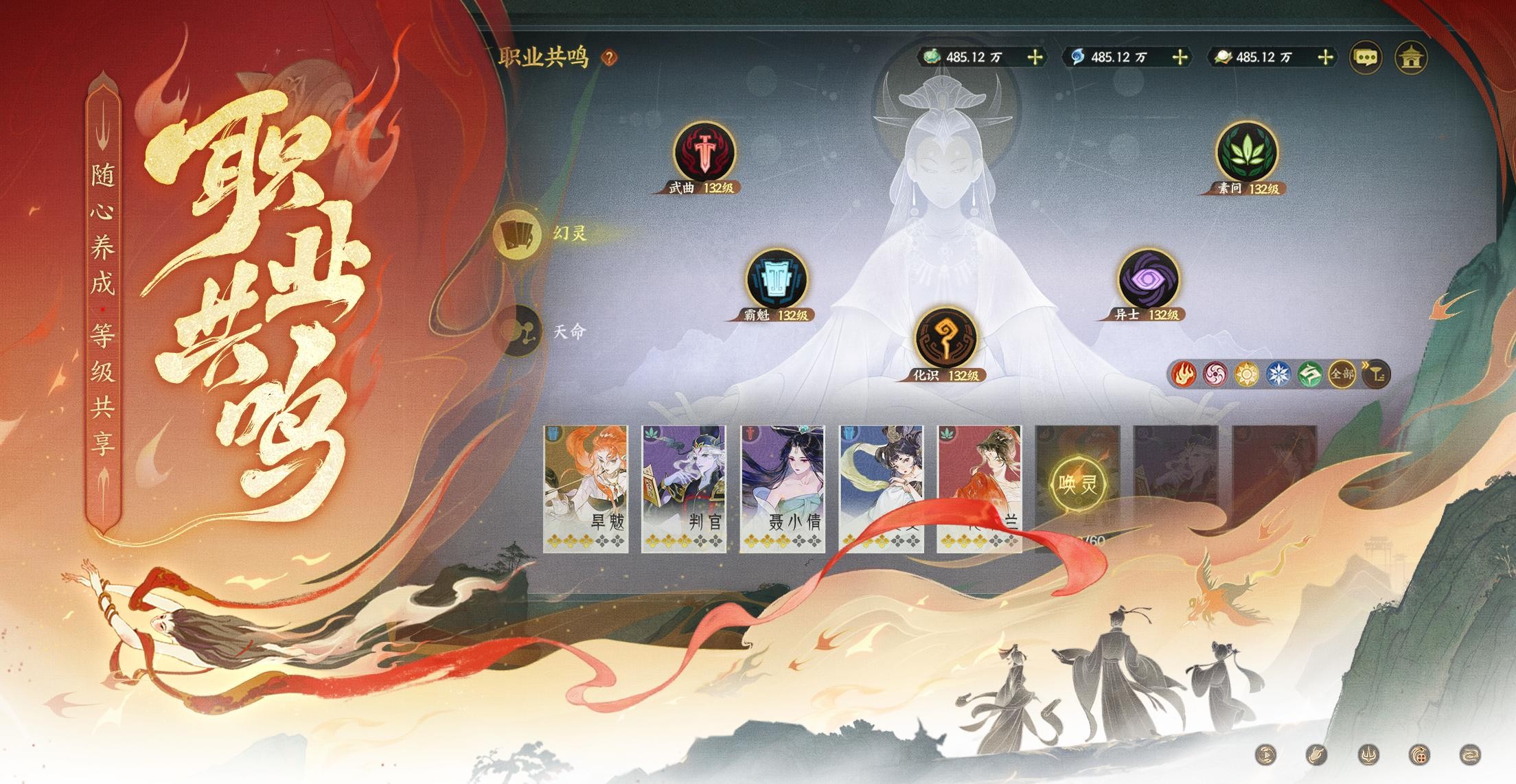Open the chat bubble button
Viewport: 1516px width, 784px height.
tap(1366, 57)
